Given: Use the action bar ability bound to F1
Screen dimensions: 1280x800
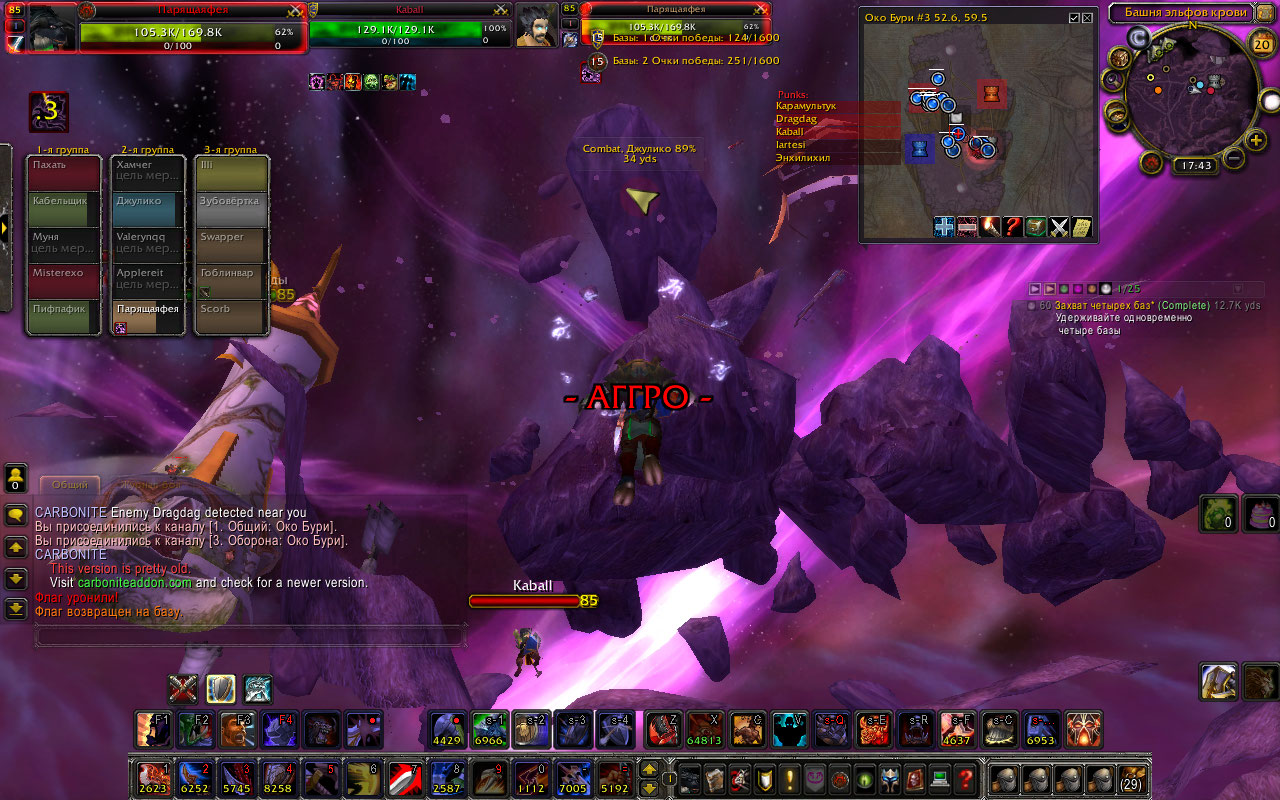Looking at the screenshot, I should 153,730.
